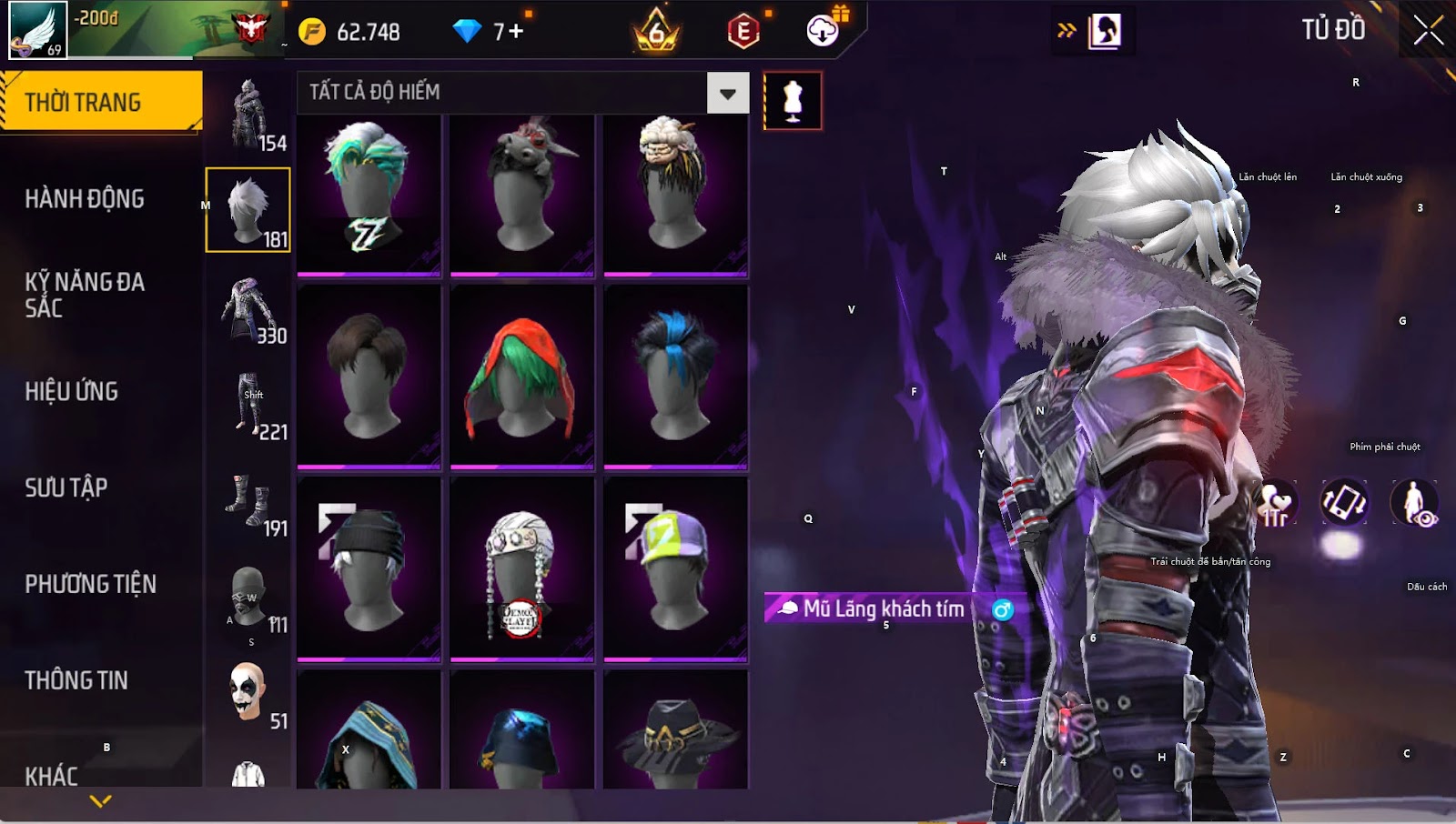Add diamonds with the plus button
Screen dimensions: 1456x824
tap(516, 31)
